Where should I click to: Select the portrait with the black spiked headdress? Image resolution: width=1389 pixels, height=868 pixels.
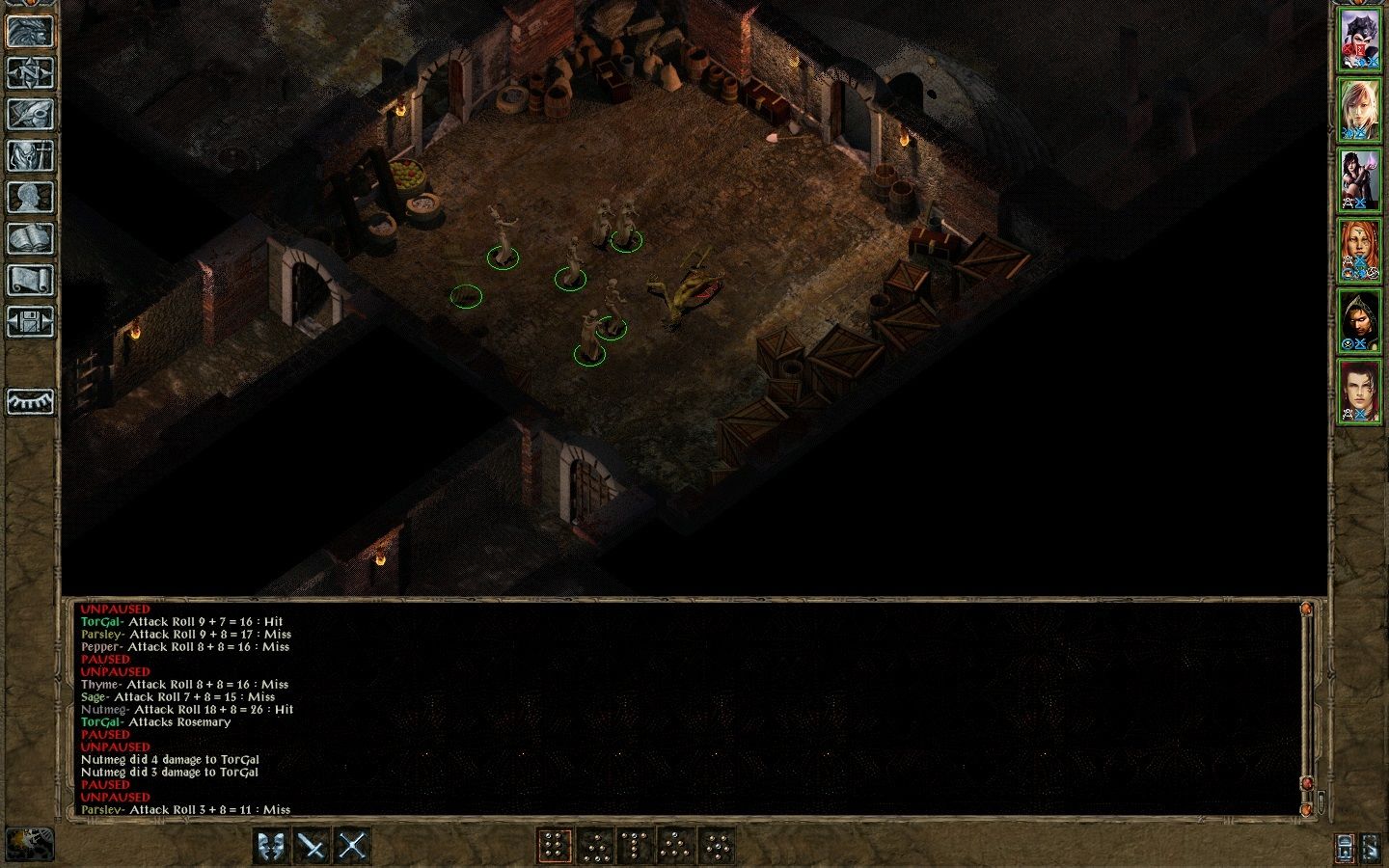pyautogui.click(x=1359, y=40)
